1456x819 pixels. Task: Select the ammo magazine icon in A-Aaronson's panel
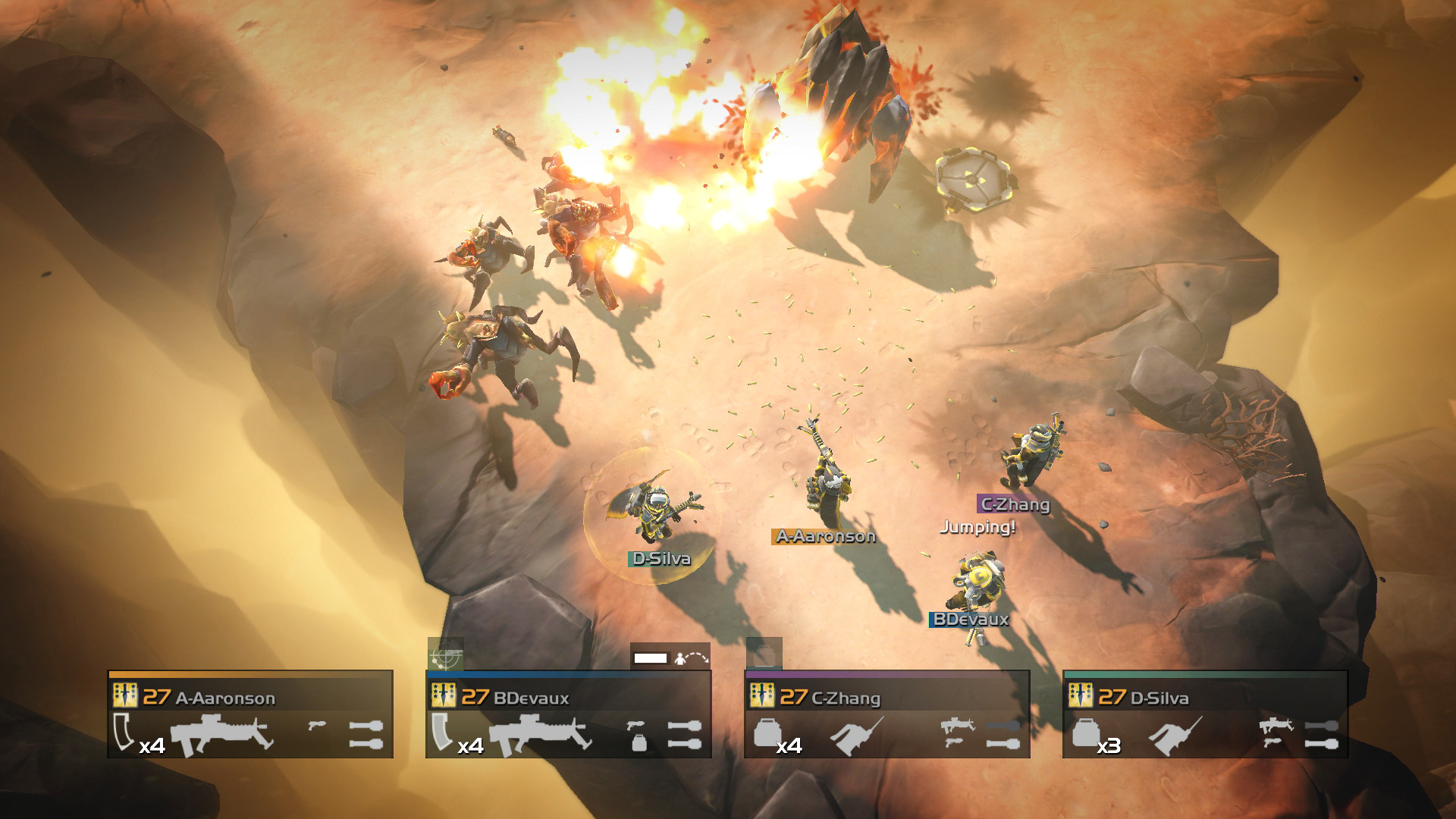[x=123, y=734]
